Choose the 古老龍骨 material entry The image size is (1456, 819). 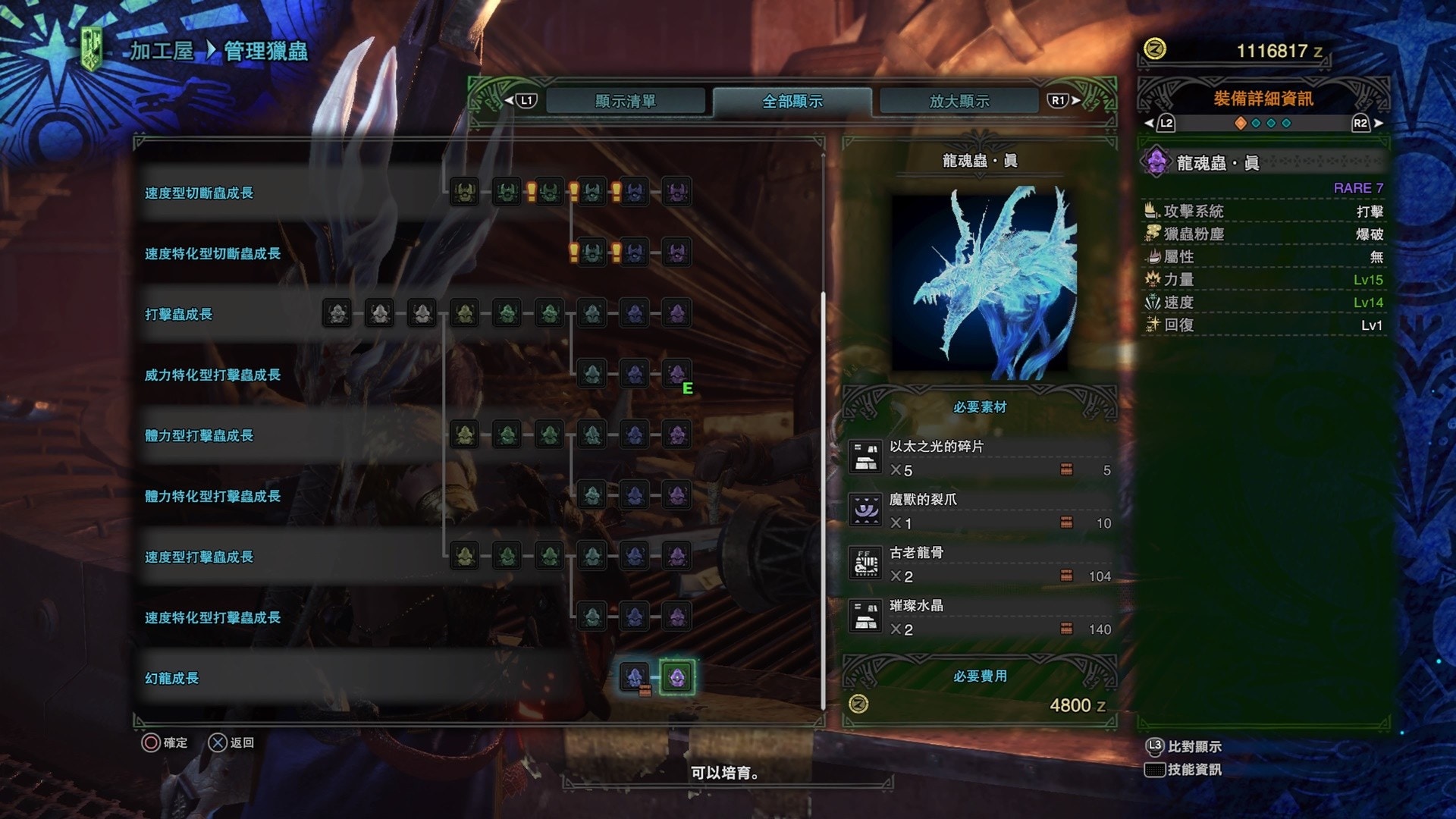(980, 564)
